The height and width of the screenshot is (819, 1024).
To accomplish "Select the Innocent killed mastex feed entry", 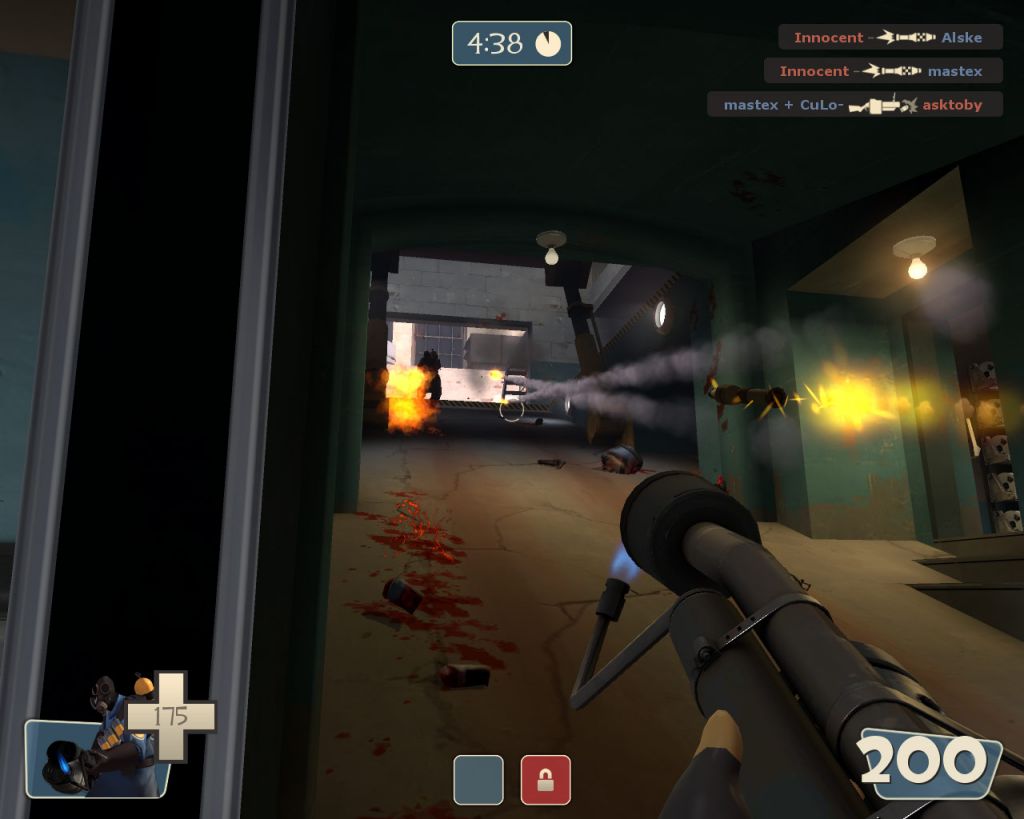I will coord(882,71).
